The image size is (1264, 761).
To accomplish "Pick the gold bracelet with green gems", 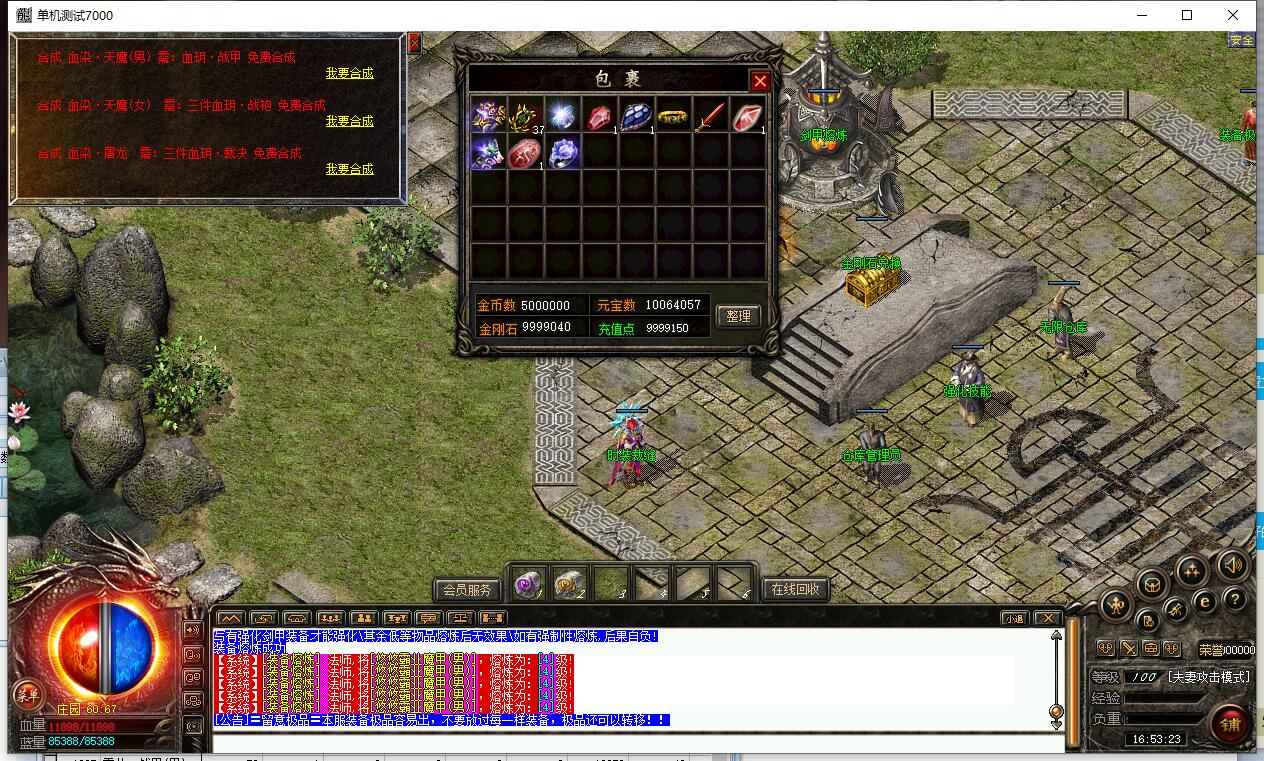I will [x=673, y=117].
